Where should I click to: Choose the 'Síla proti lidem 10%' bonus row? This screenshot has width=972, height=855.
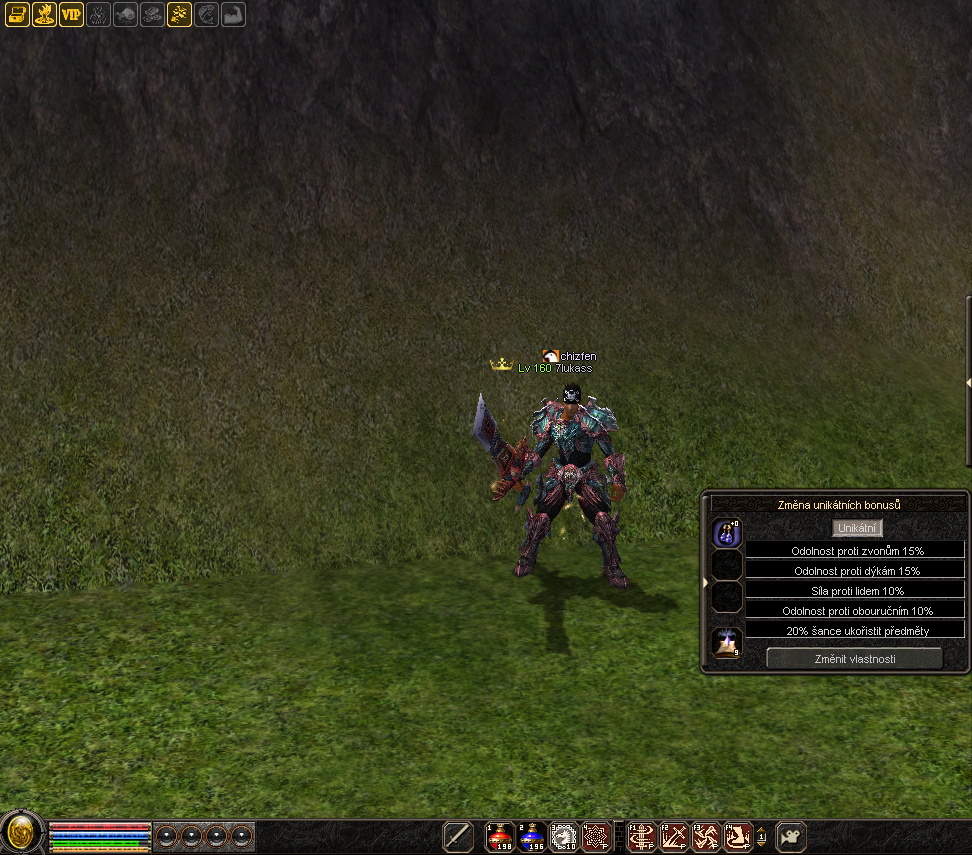tap(856, 590)
